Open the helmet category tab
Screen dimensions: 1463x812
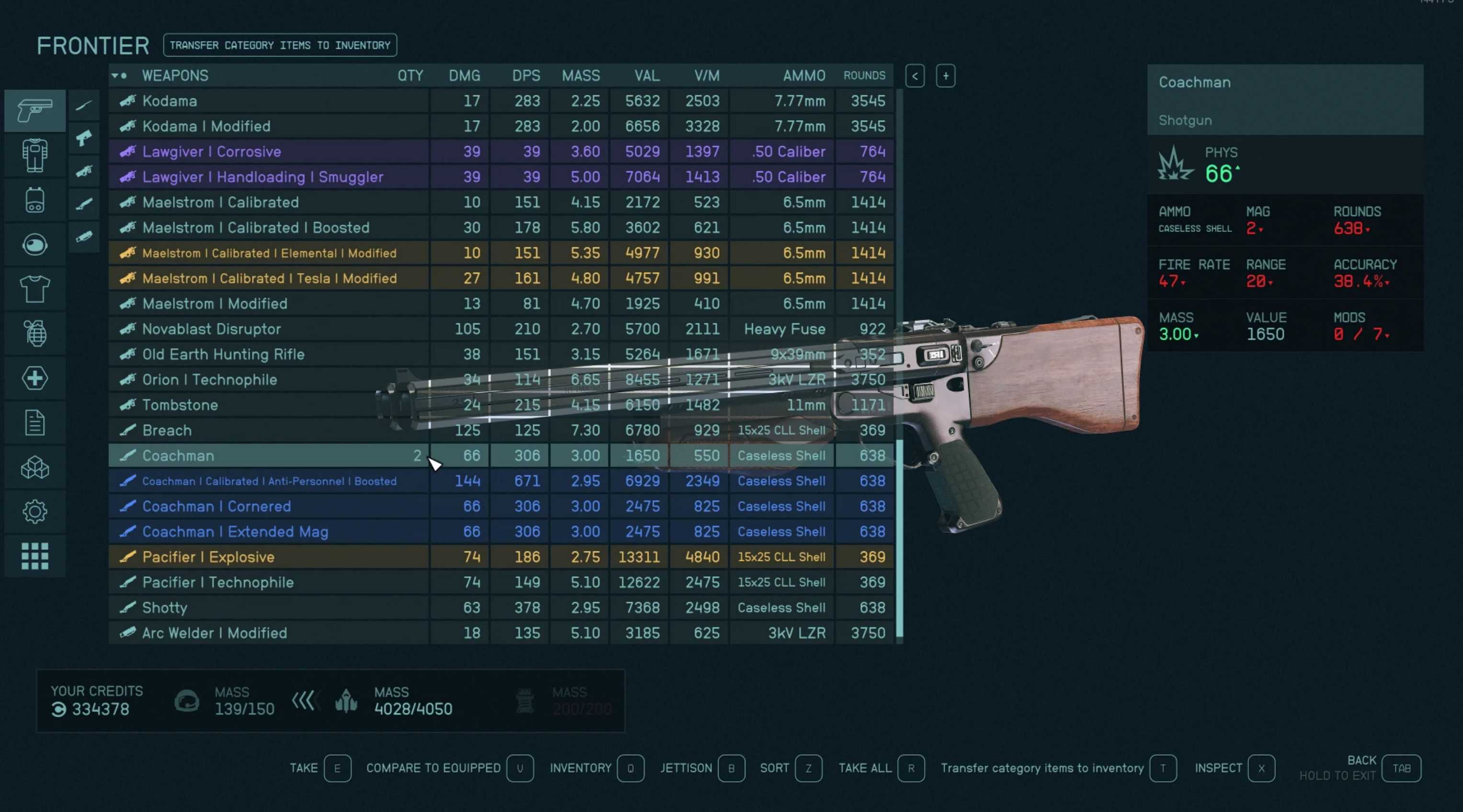34,245
